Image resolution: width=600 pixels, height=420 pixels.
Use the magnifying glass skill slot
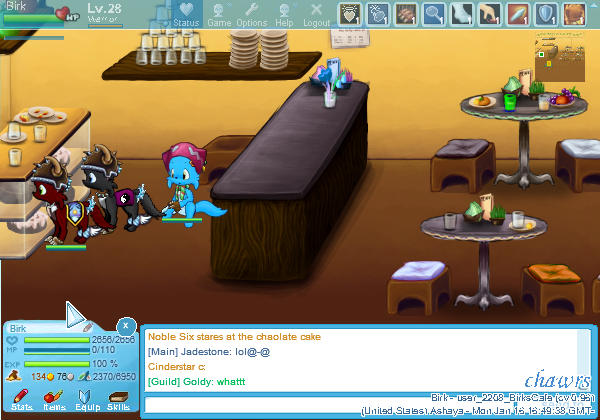click(433, 13)
